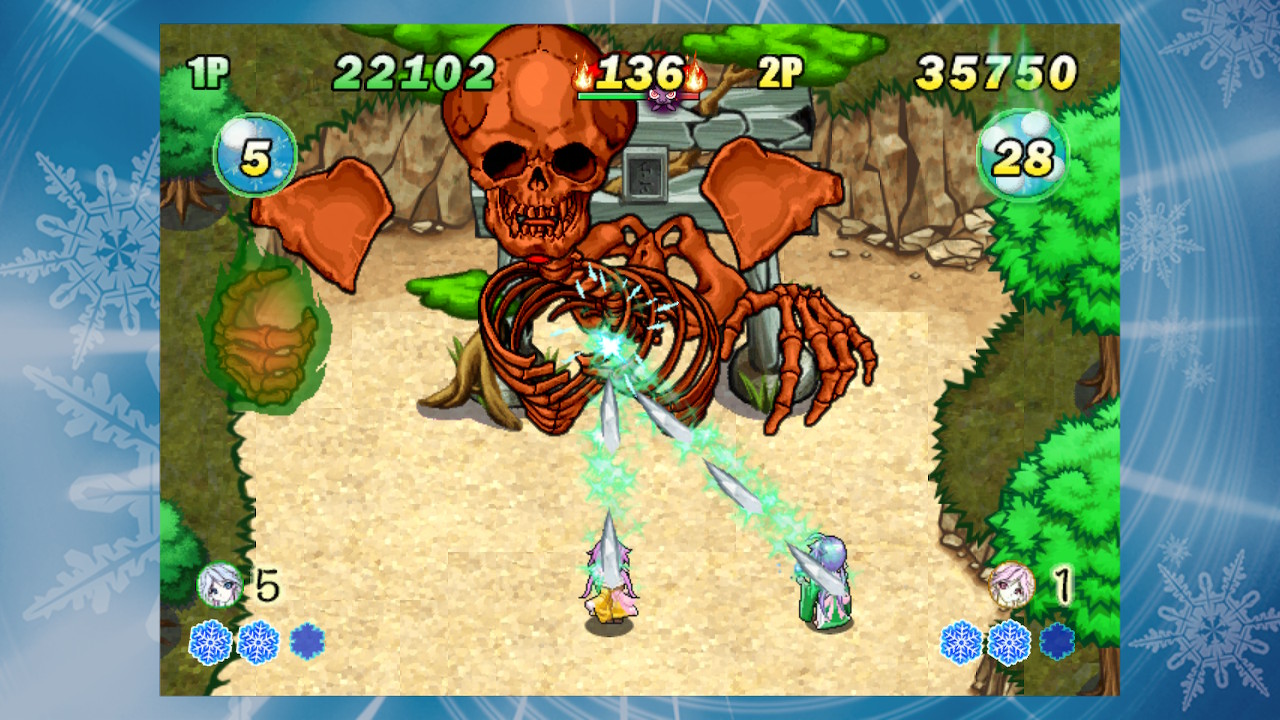Click the 1P character portrait icon

coord(221,582)
